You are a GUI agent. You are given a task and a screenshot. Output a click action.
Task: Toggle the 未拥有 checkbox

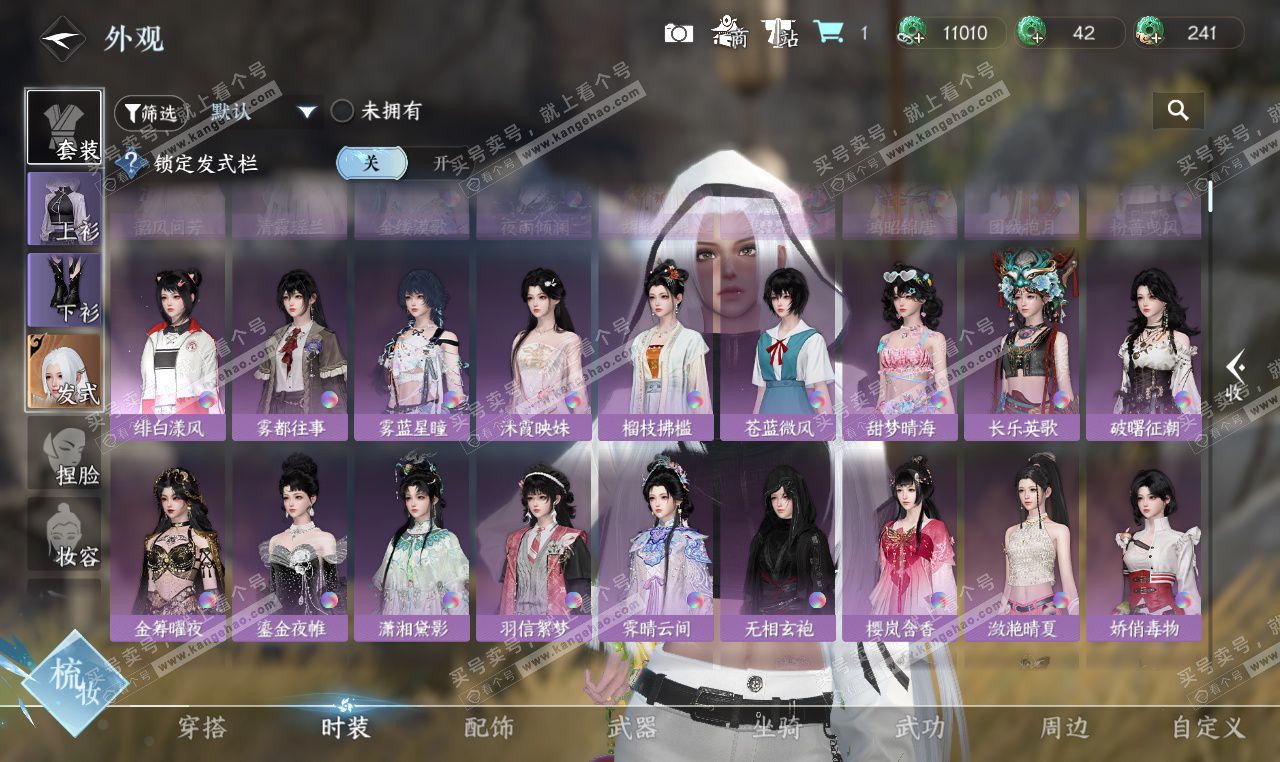342,111
